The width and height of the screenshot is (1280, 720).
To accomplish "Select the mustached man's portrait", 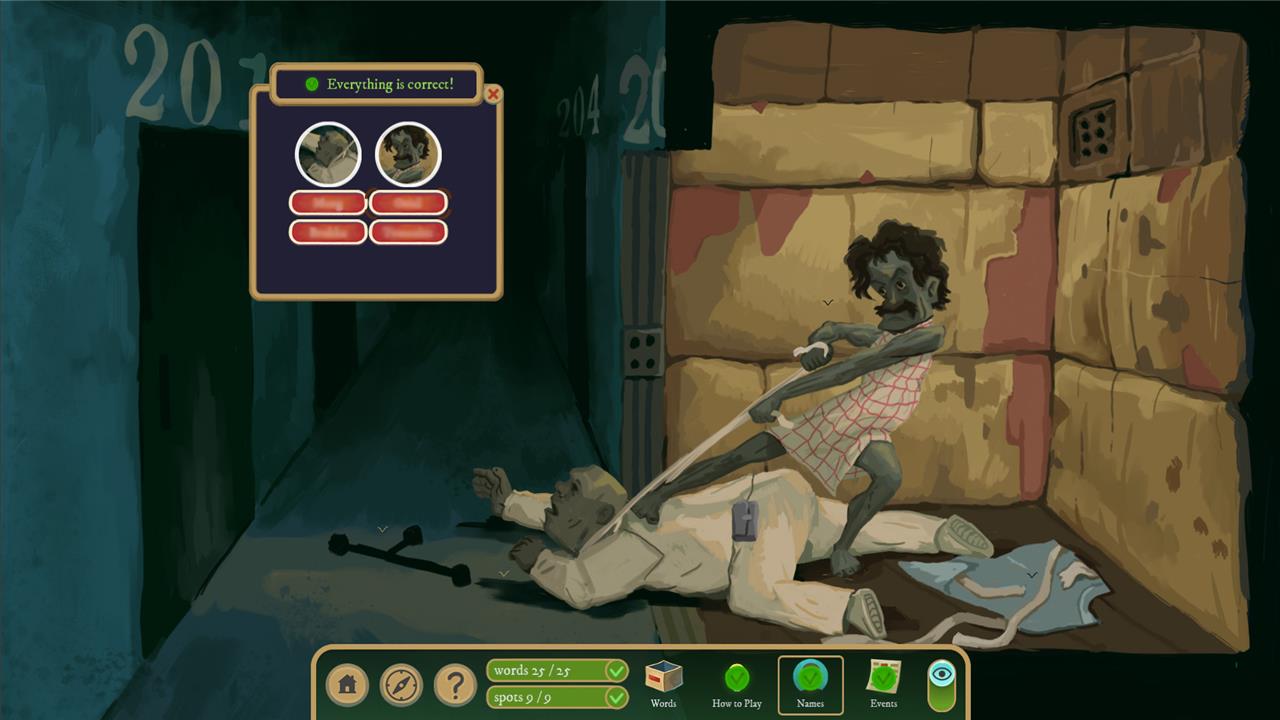I will point(408,155).
